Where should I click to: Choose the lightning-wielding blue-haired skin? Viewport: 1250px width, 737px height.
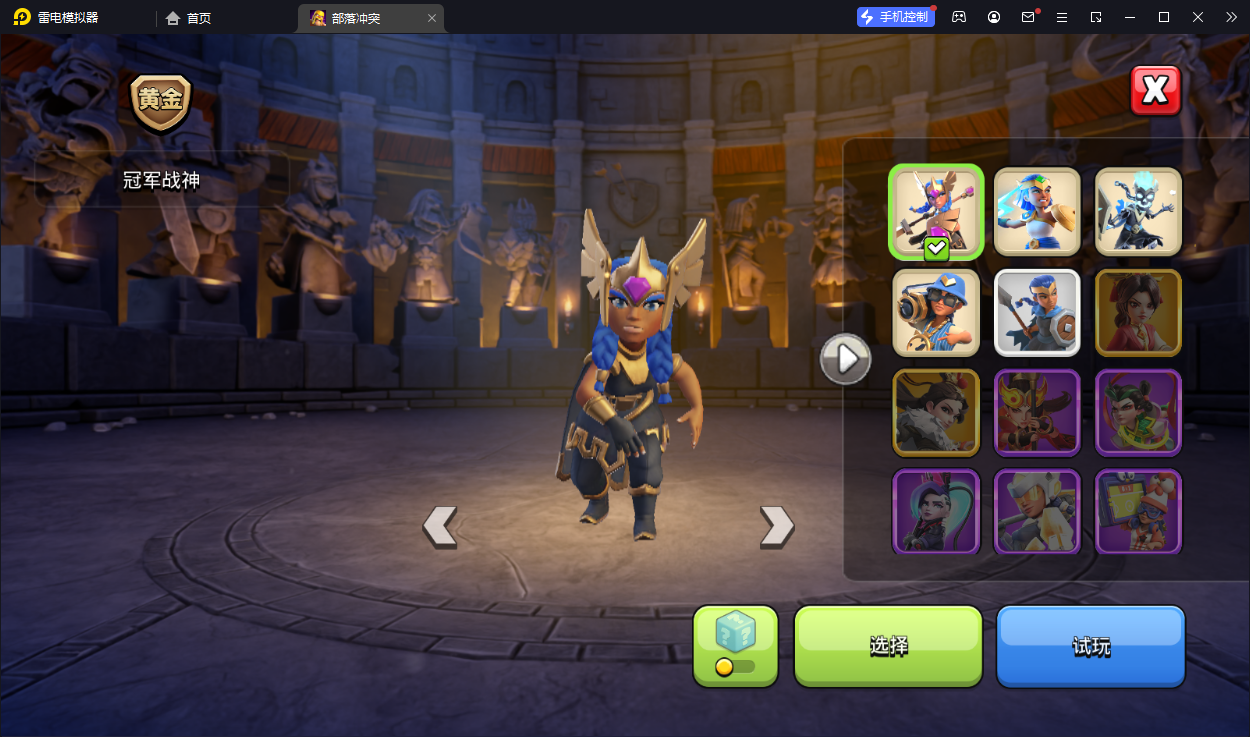pos(1037,211)
